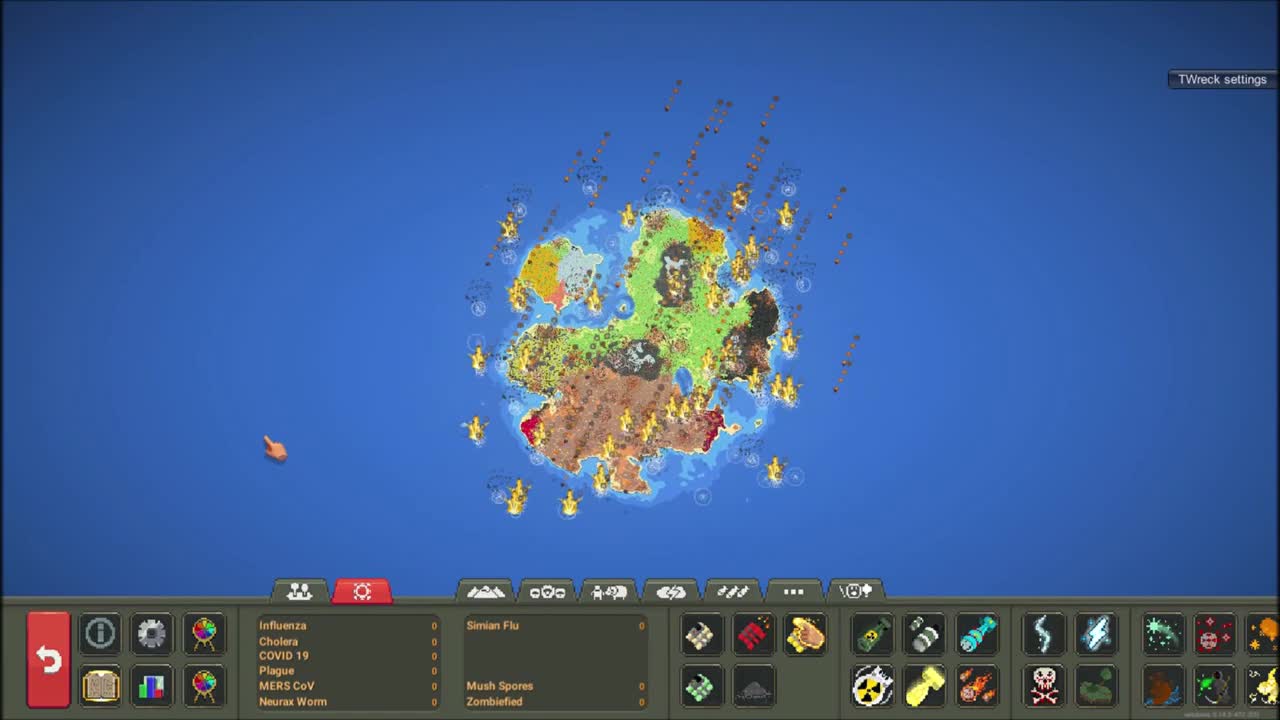Switch to the kingdoms tab with people icon

click(x=299, y=591)
